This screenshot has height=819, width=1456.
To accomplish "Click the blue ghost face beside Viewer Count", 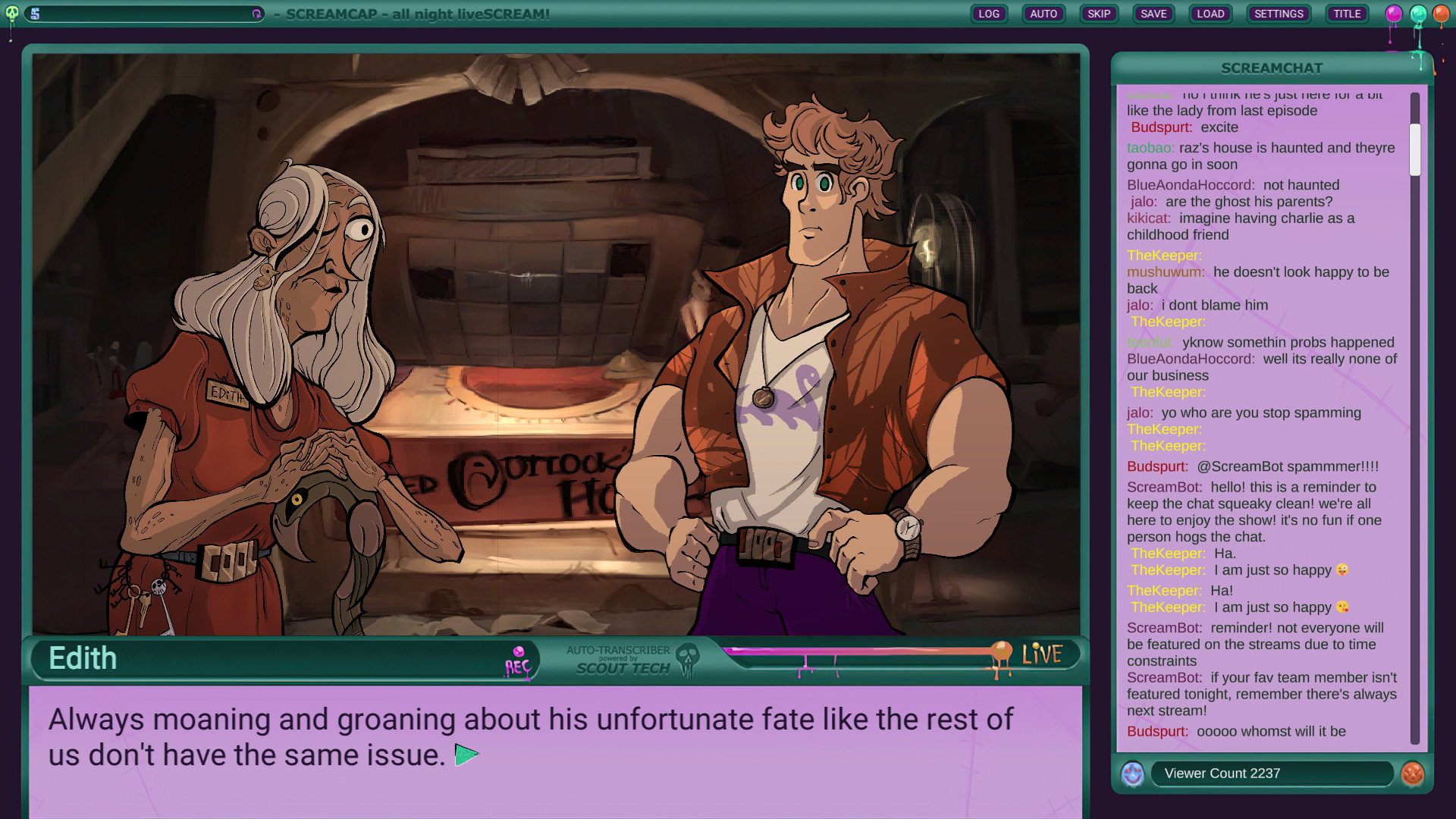I will tap(1132, 773).
